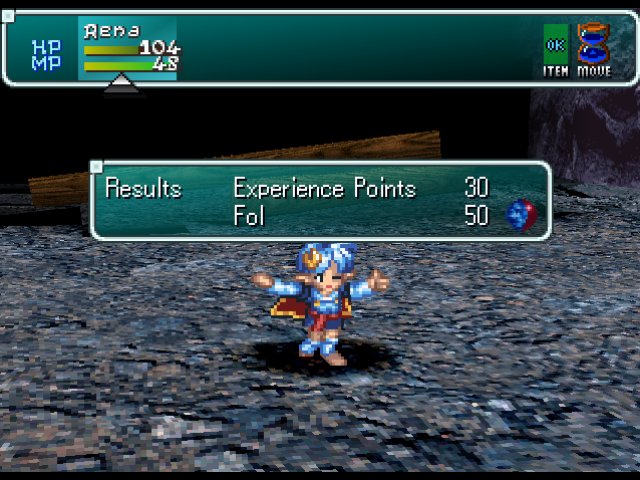
Task: Click the MOVE hourglass icon
Action: pyautogui.click(x=594, y=46)
